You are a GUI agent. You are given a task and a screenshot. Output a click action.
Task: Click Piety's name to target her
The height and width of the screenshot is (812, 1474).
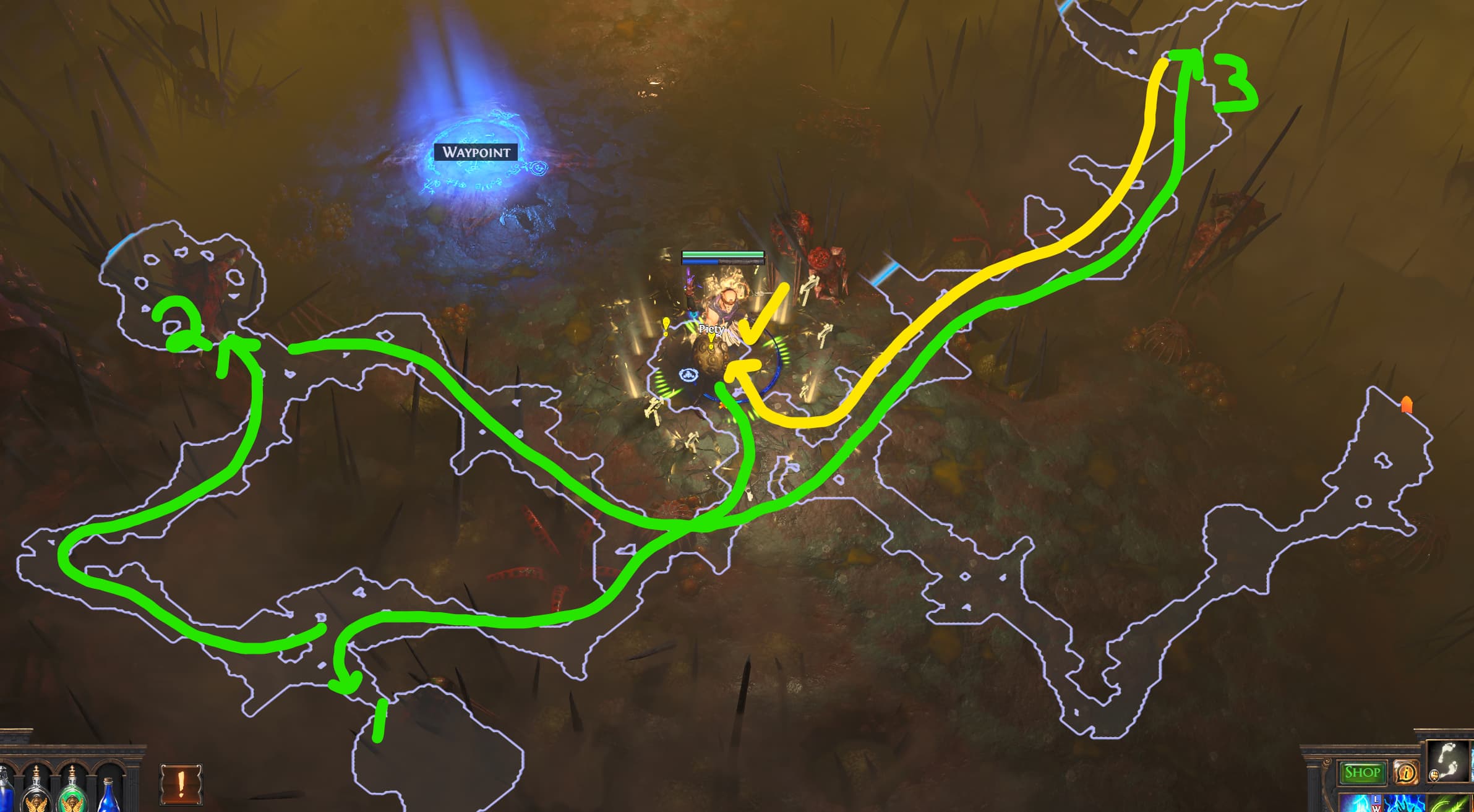point(713,330)
